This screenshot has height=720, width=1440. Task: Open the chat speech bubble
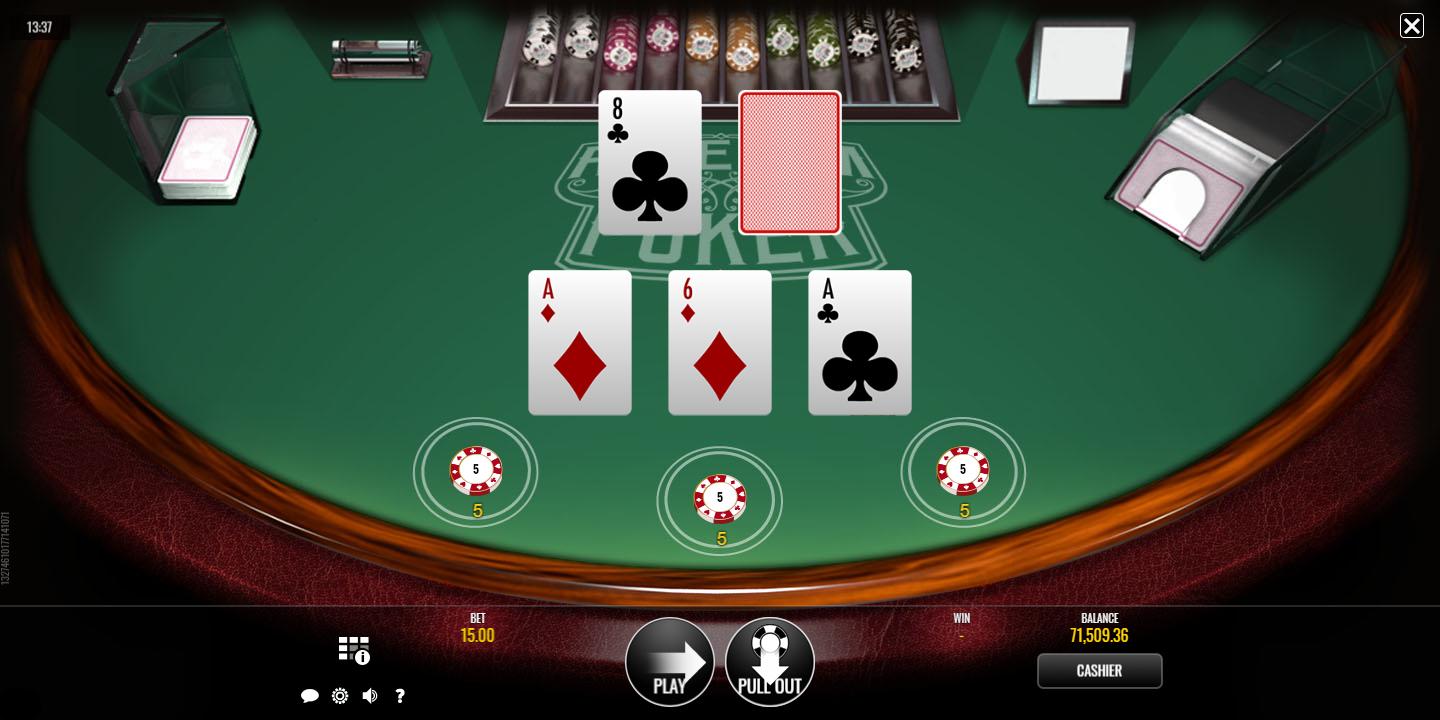(310, 696)
